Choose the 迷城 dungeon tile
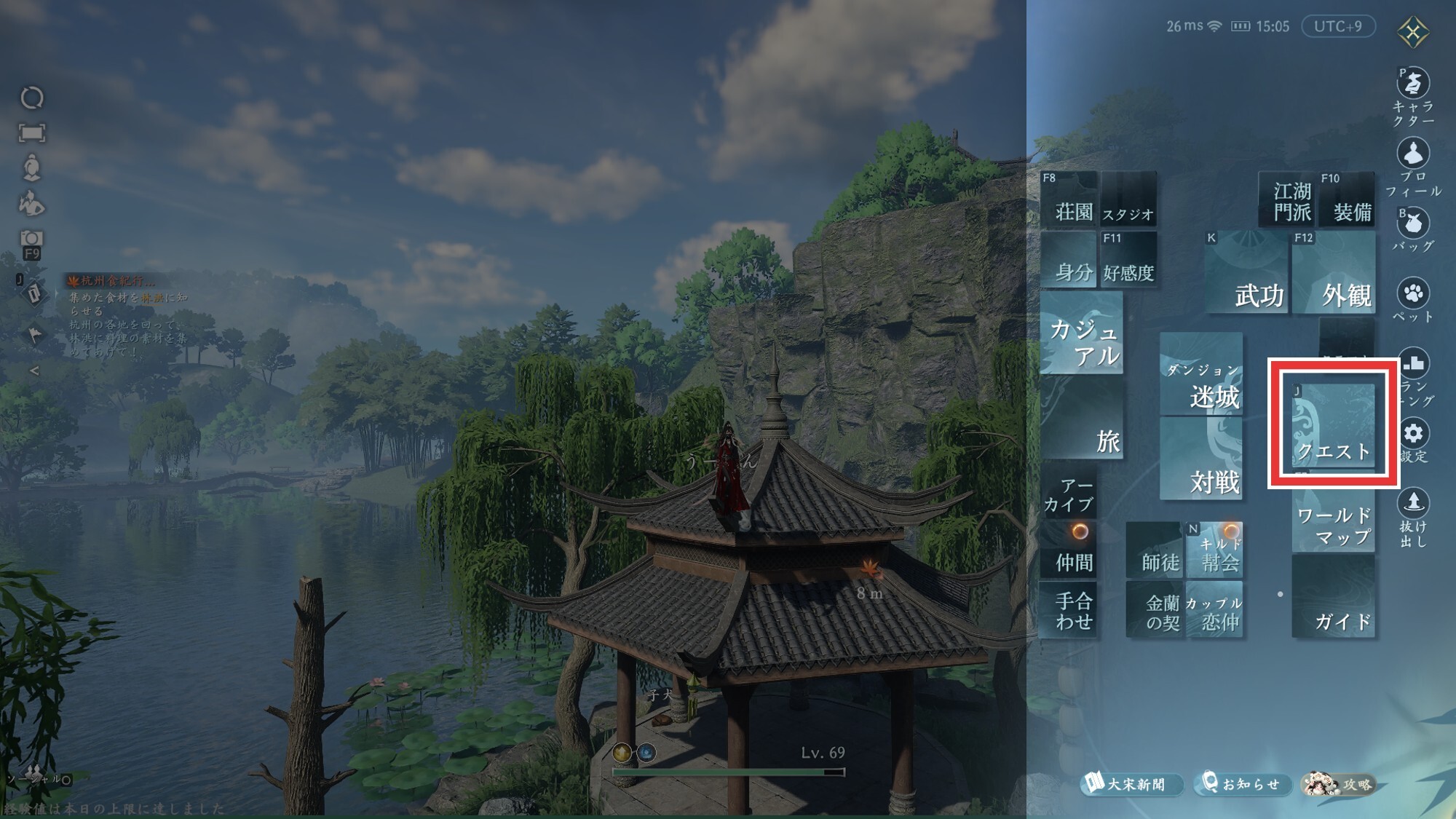Viewport: 1456px width, 819px height. tap(1201, 375)
